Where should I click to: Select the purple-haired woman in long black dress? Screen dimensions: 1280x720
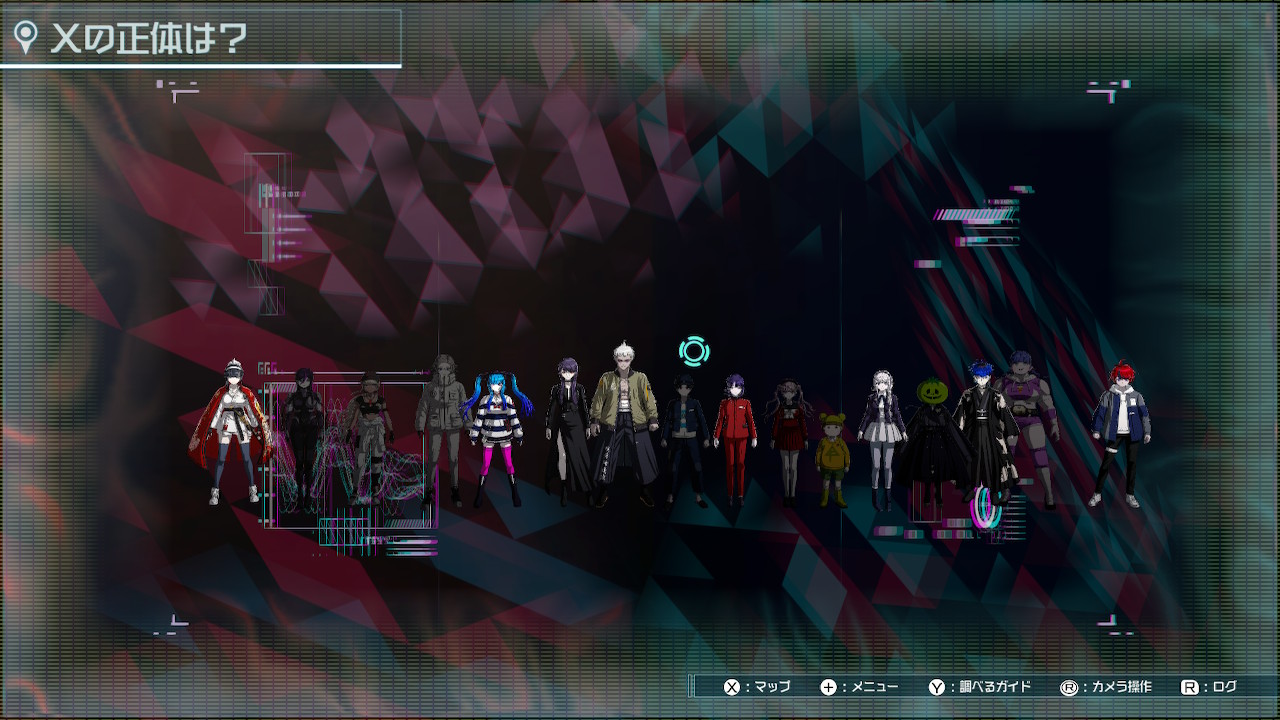[x=567, y=430]
